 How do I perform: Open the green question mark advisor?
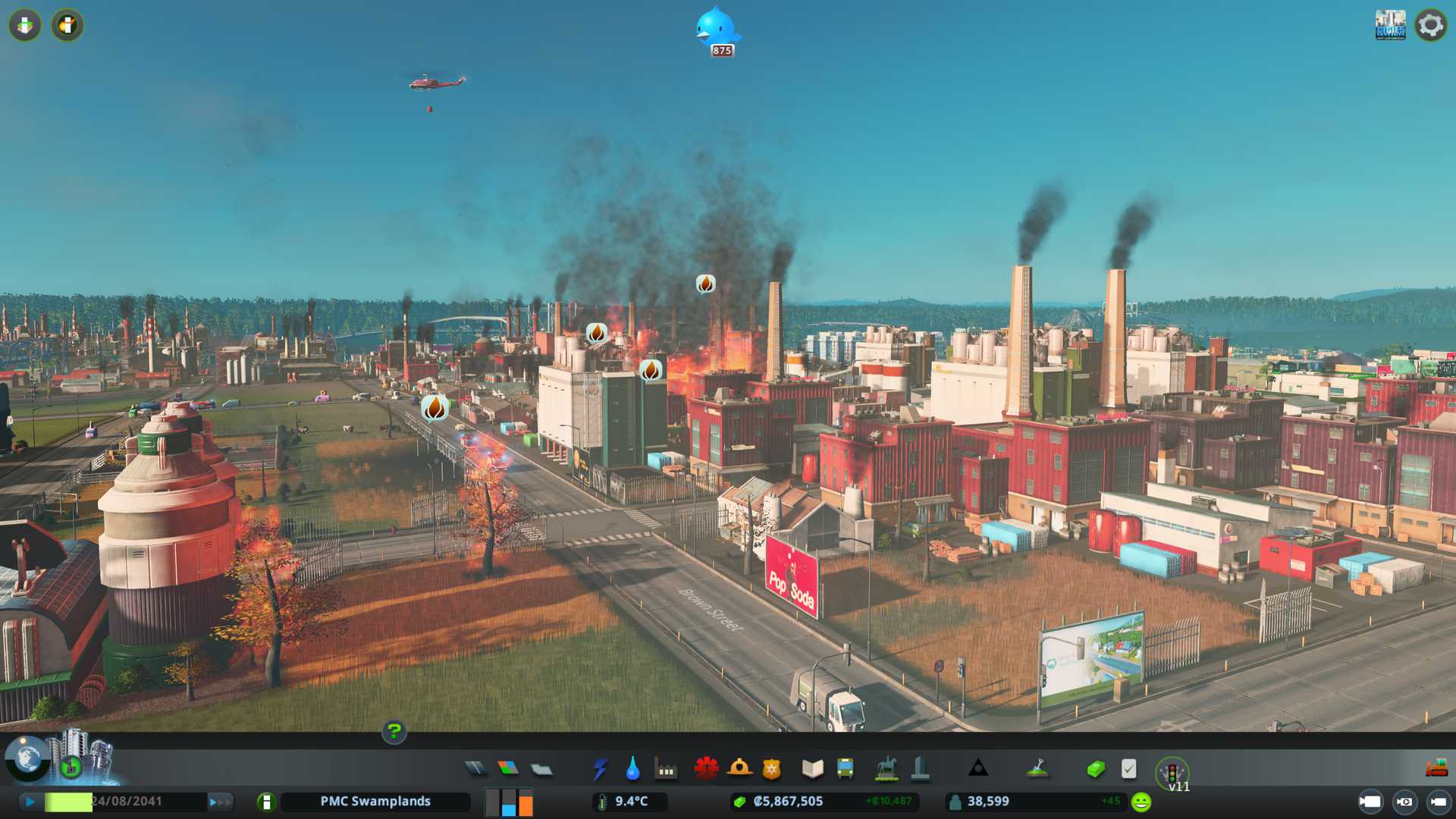coord(394,732)
